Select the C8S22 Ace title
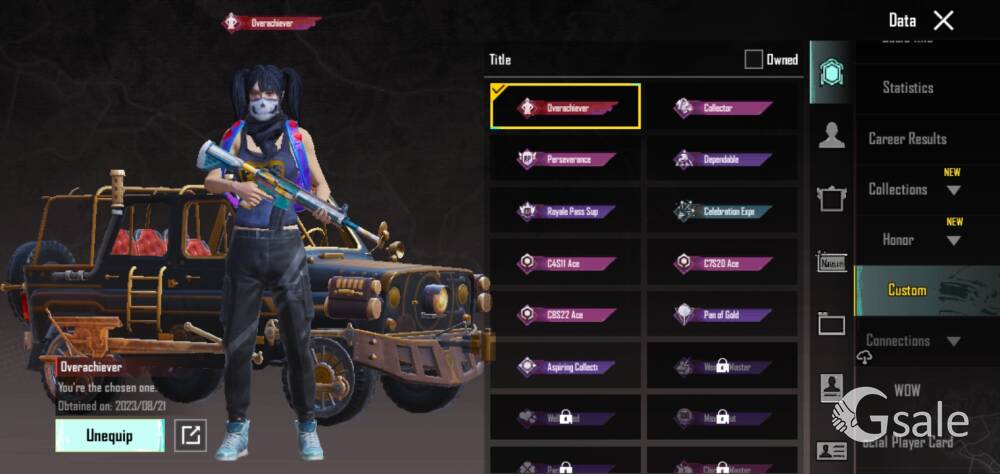1000x474 pixels. pyautogui.click(x=565, y=315)
